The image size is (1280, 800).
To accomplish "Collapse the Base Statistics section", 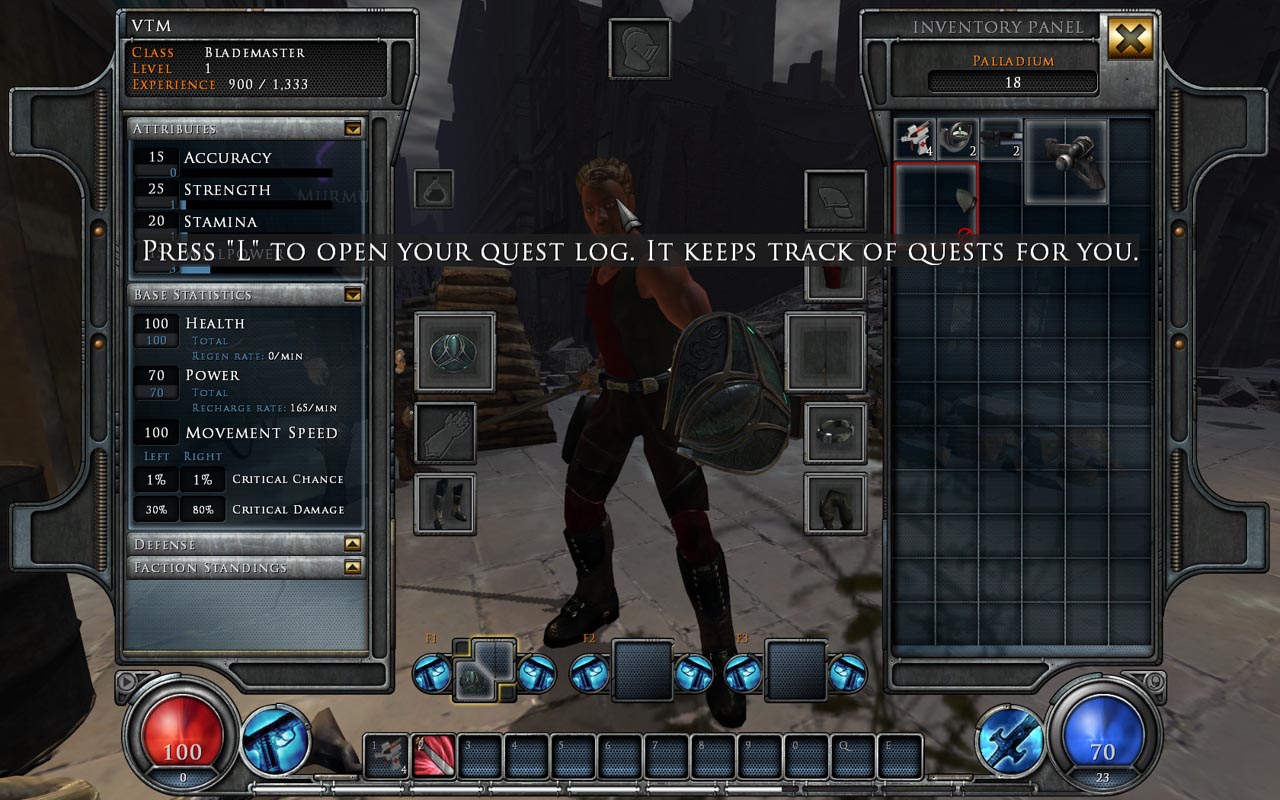I will point(352,295).
